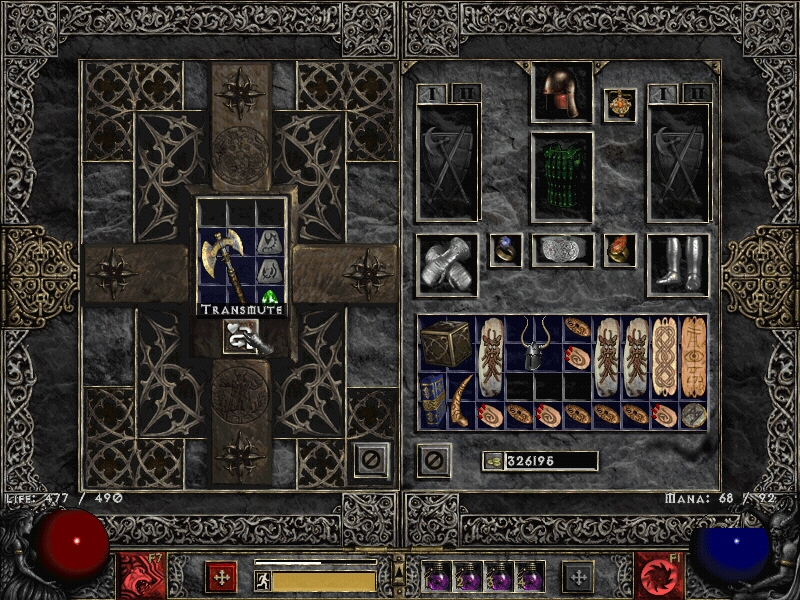Select the green body armor slot
Screen dimensions: 800x600
[x=561, y=176]
